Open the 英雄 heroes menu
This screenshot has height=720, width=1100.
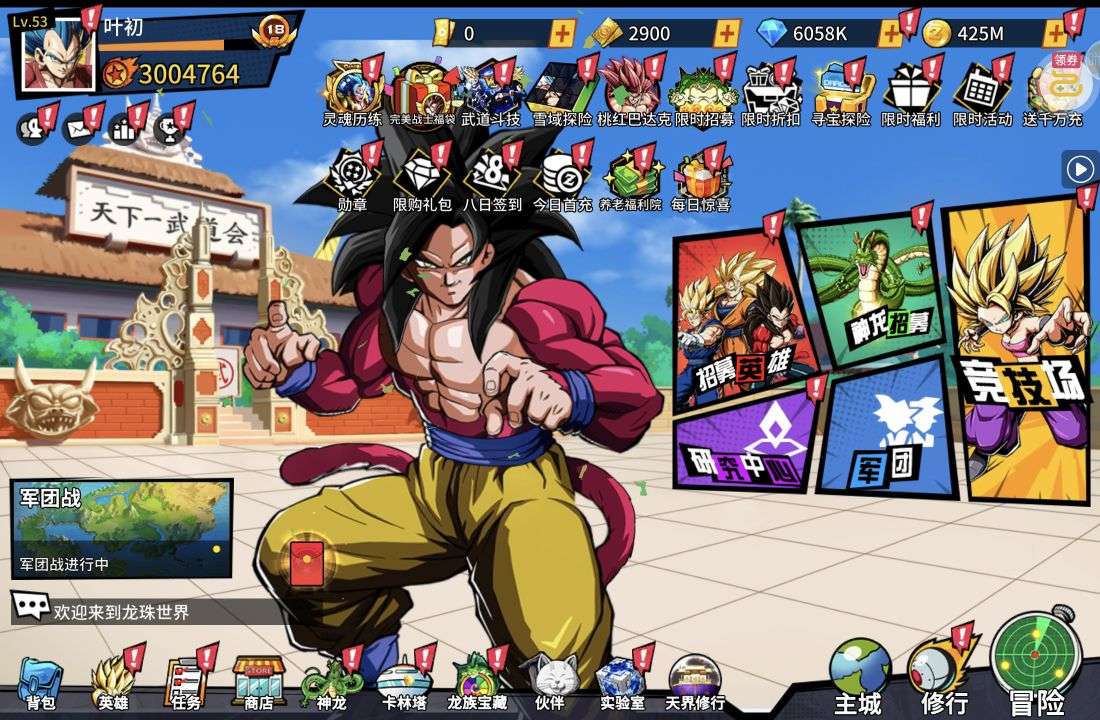tap(113, 684)
